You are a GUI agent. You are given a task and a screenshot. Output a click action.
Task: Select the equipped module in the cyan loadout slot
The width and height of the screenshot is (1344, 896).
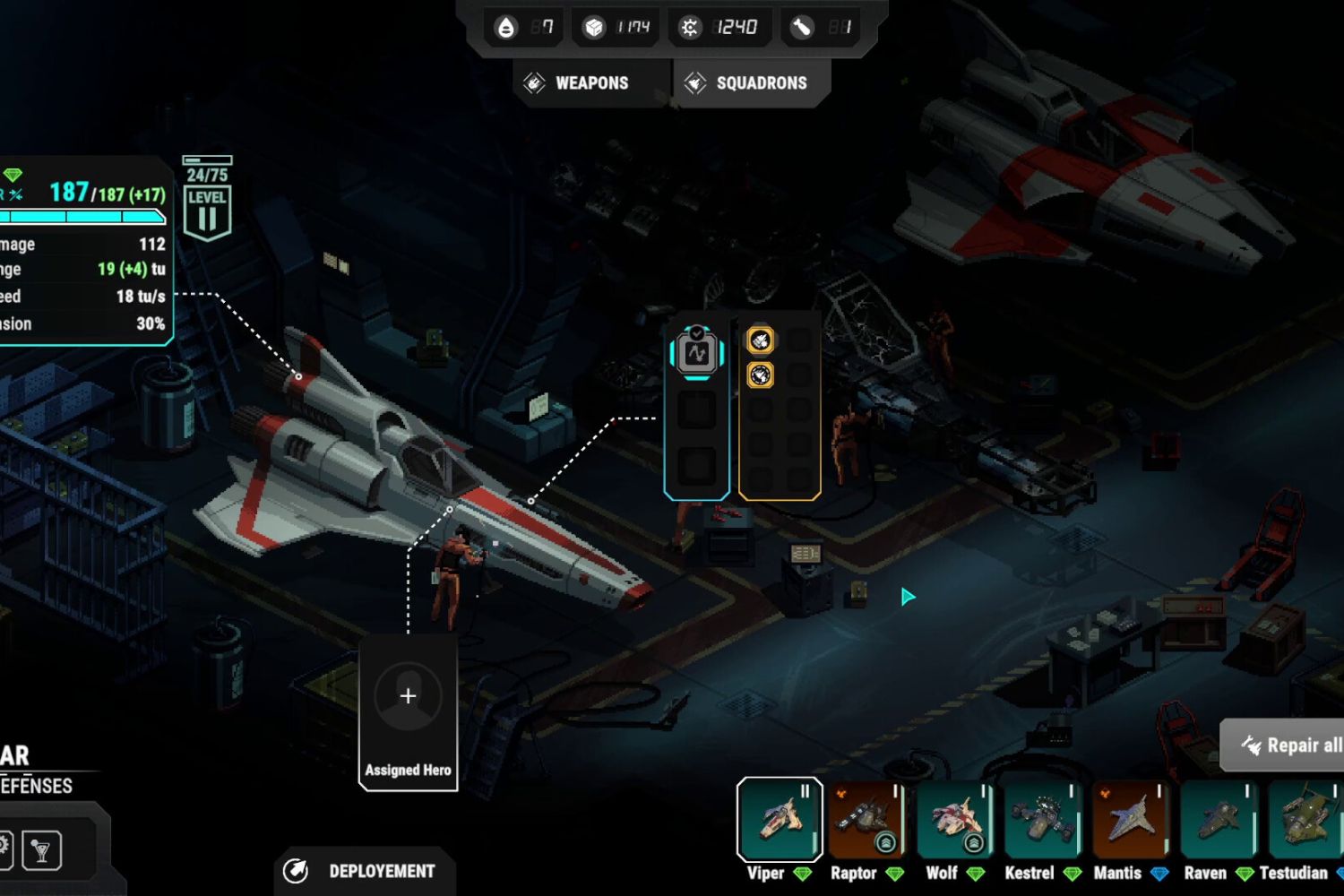[697, 353]
